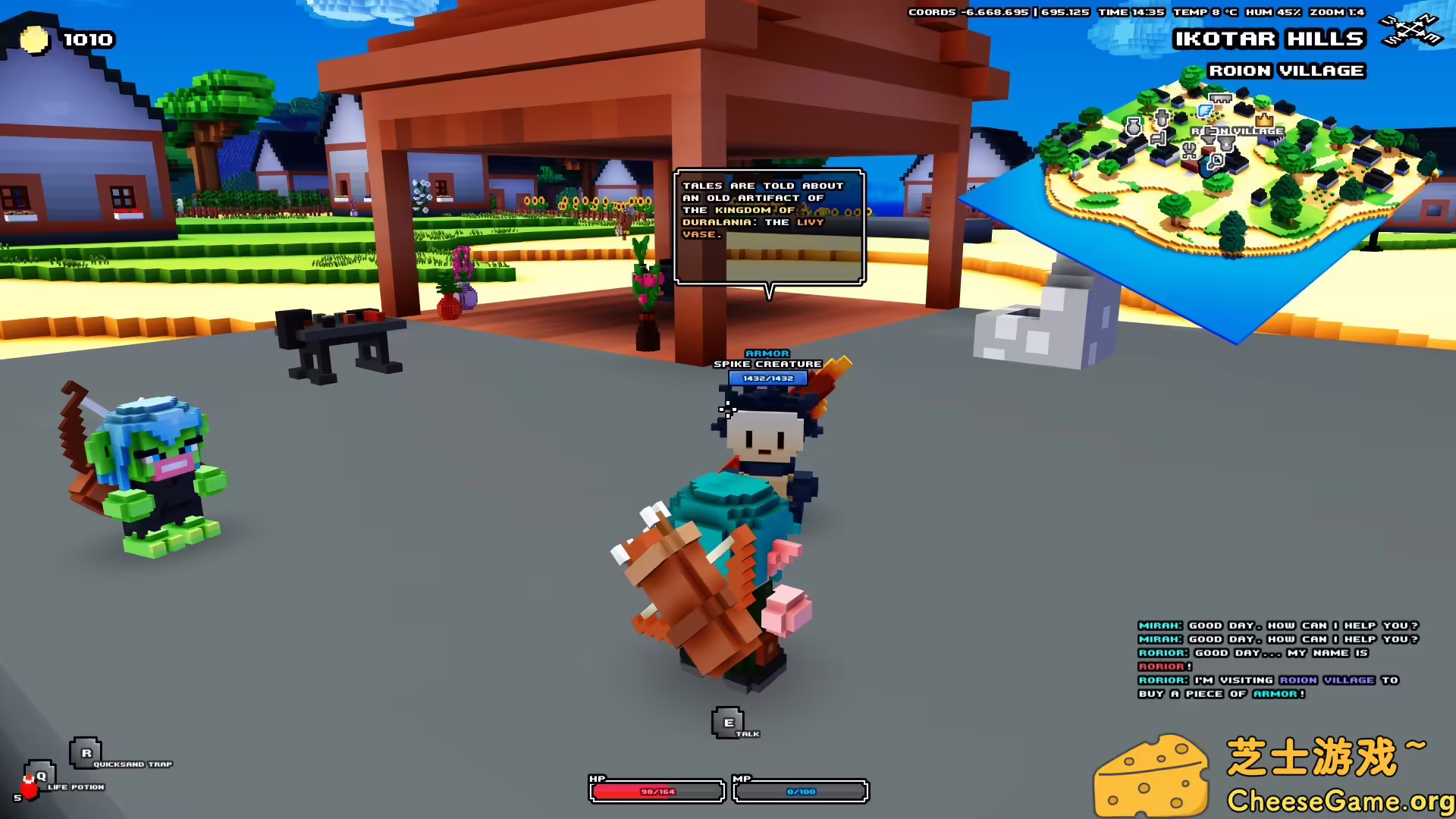Image resolution: width=1456 pixels, height=819 pixels.
Task: Toggle the ZOOM 1:4 map setting
Action: point(1339,12)
